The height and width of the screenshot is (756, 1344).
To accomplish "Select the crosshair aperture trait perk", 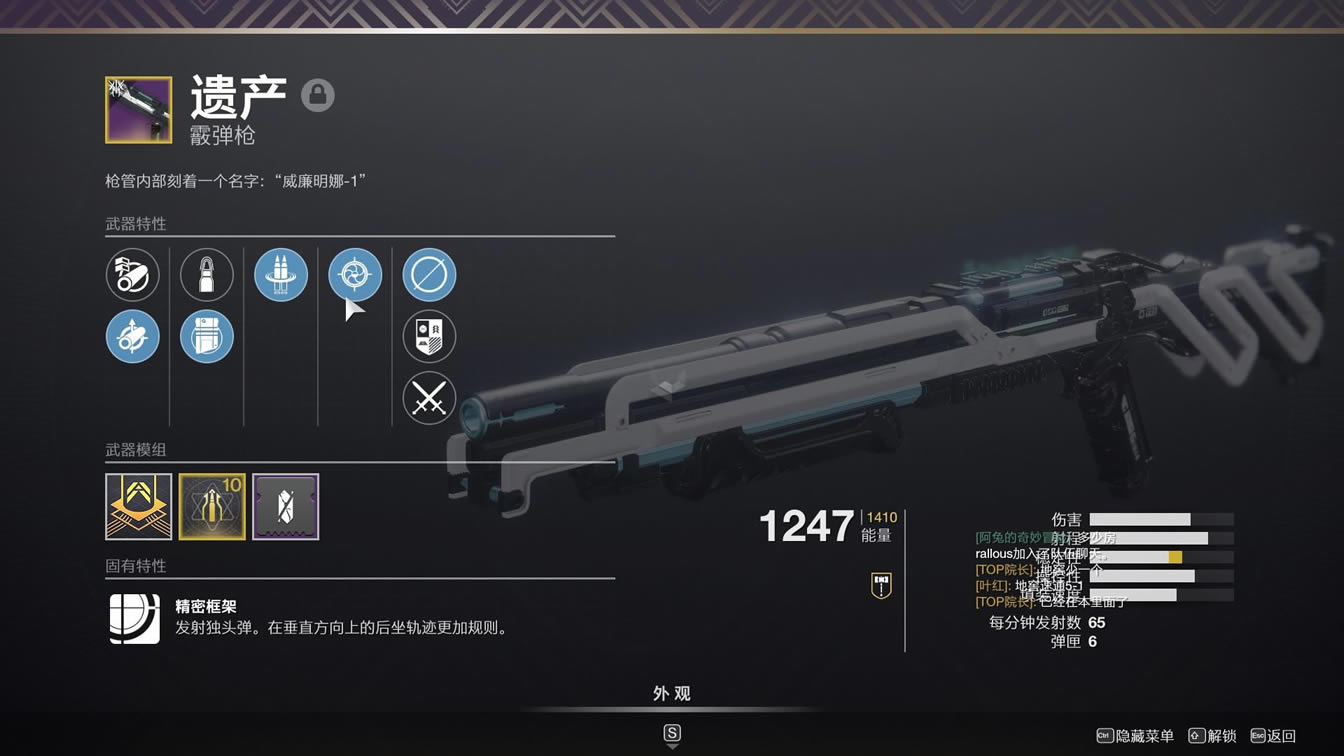I will 355,275.
